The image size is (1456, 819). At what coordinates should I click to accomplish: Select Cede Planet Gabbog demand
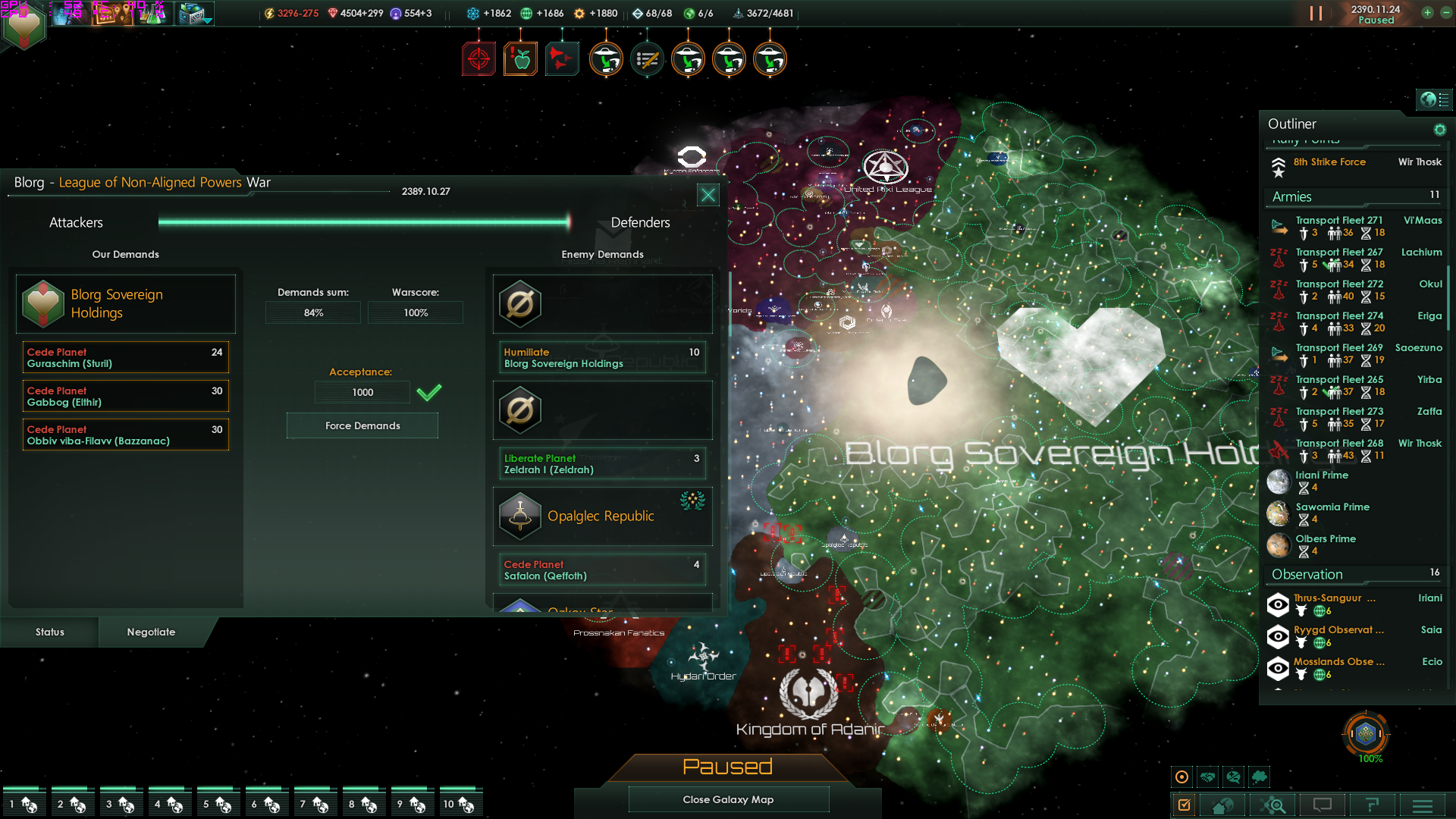click(125, 397)
